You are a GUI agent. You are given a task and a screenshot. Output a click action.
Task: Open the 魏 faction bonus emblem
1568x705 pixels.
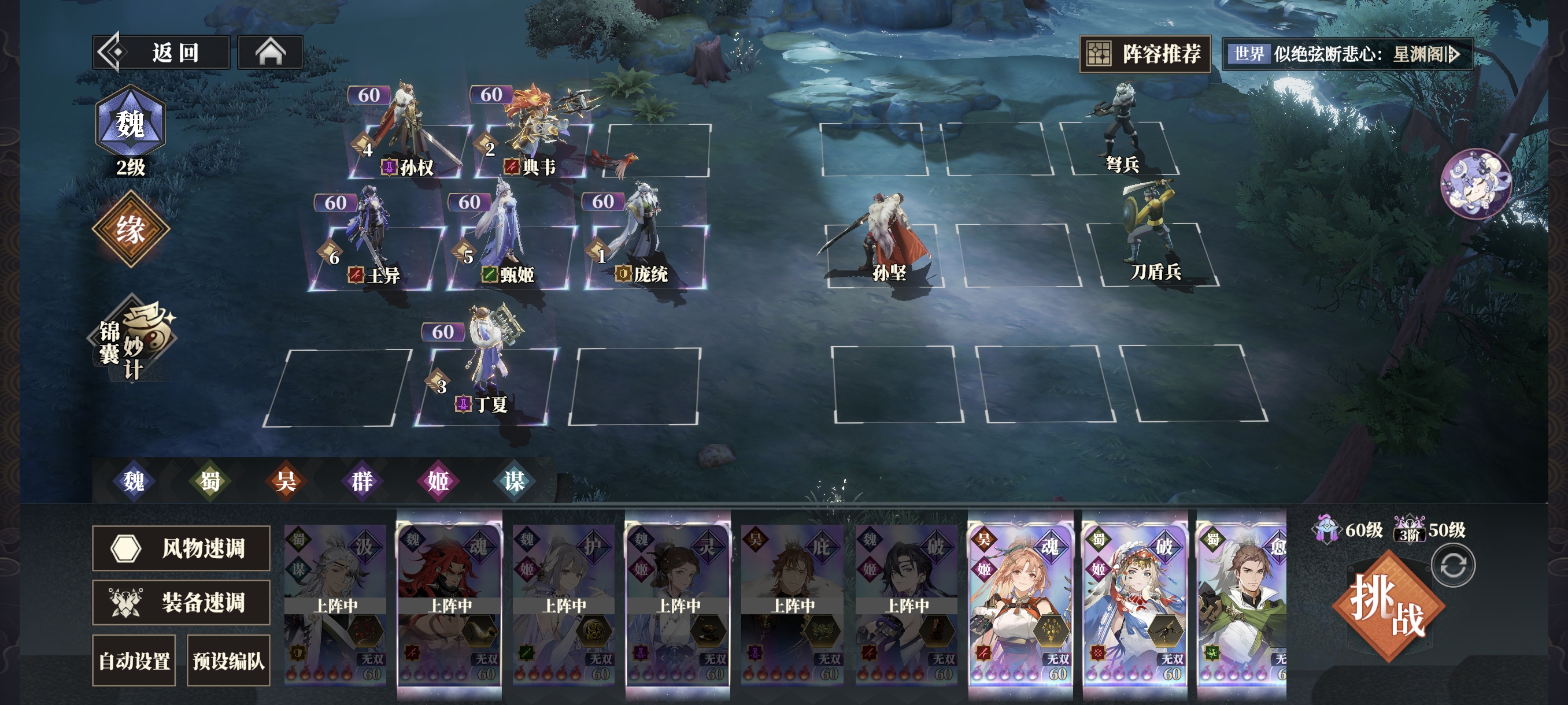(x=130, y=125)
